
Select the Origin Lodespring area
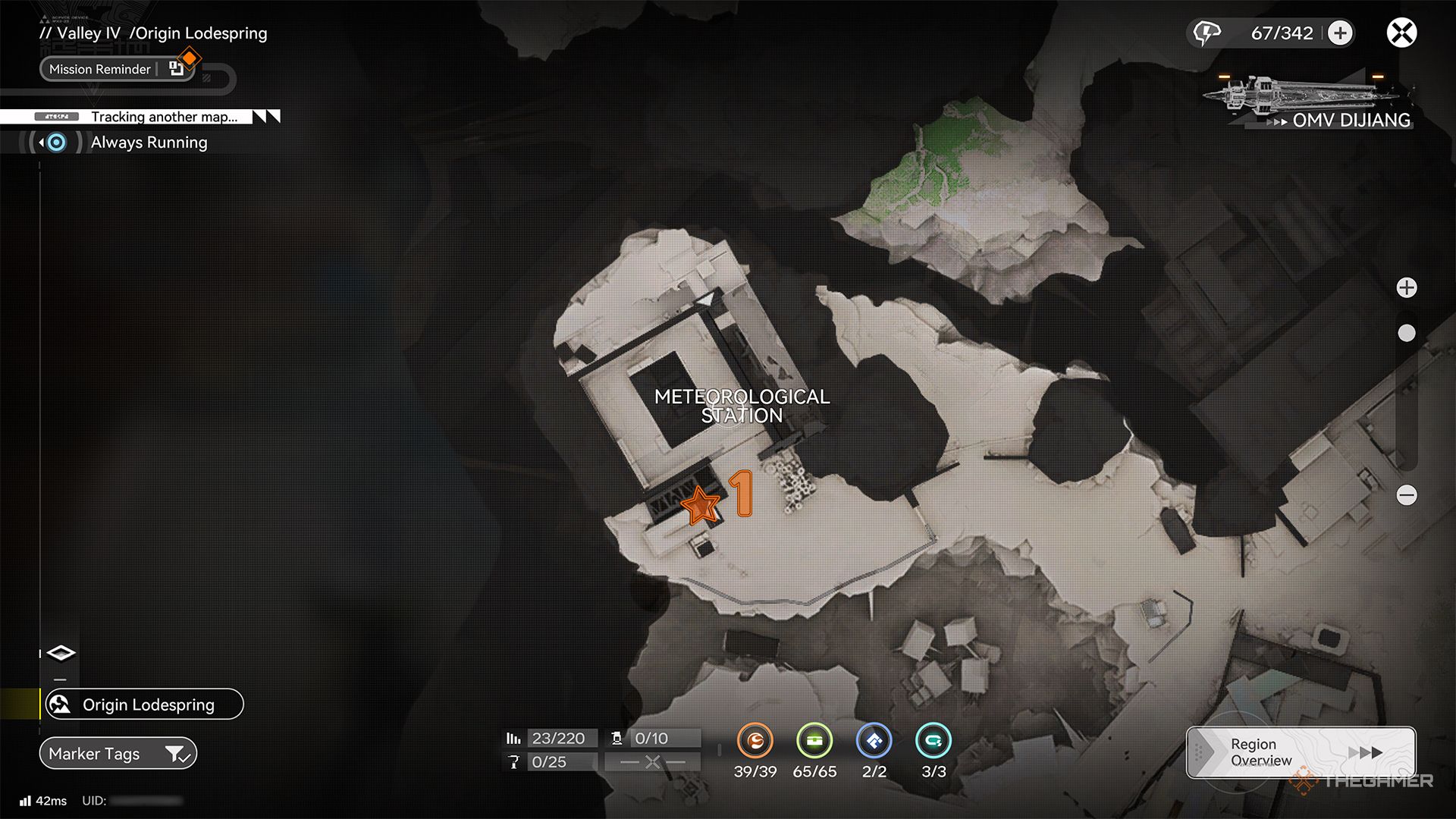[142, 704]
